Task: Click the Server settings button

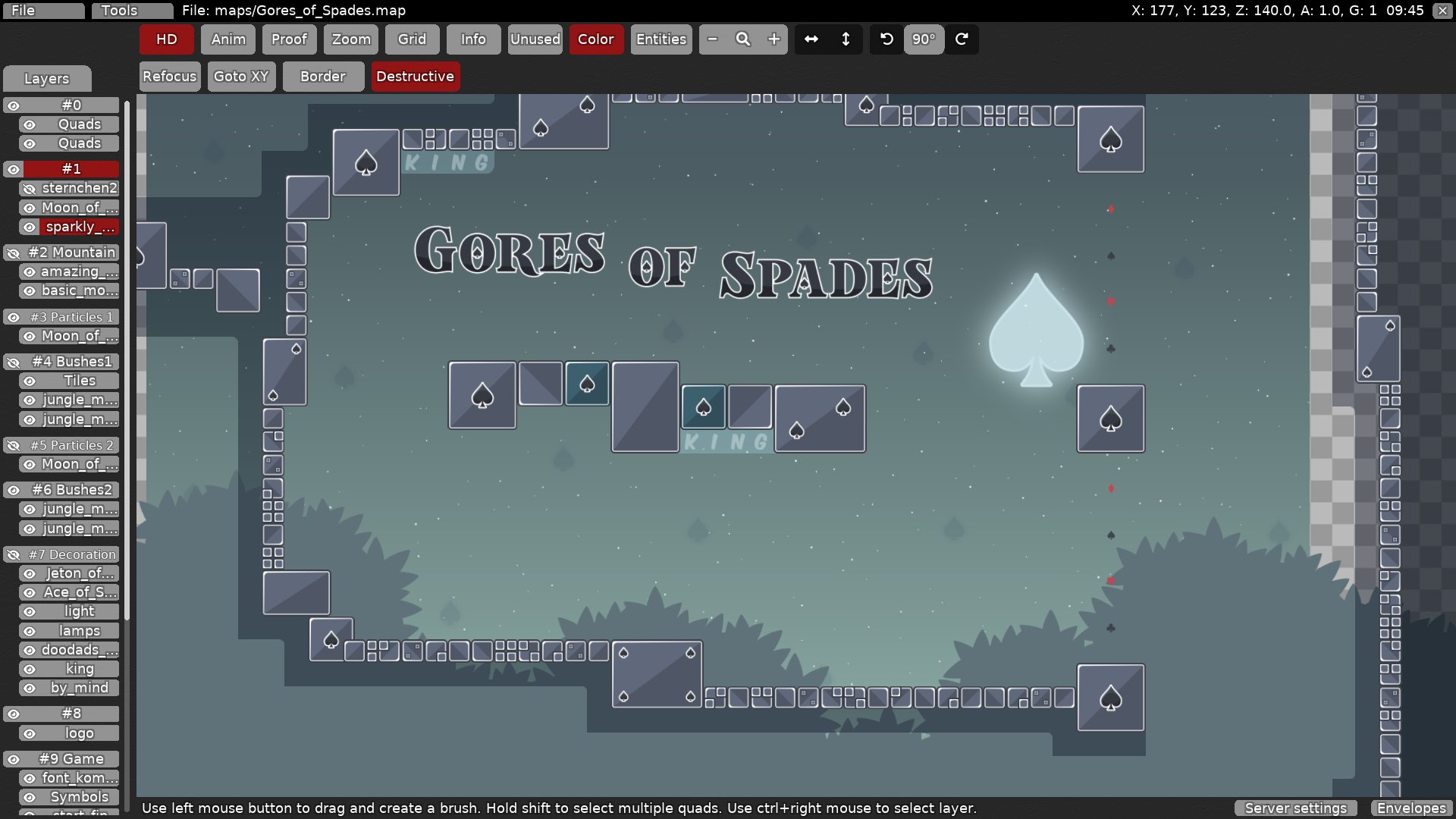Action: click(1294, 808)
